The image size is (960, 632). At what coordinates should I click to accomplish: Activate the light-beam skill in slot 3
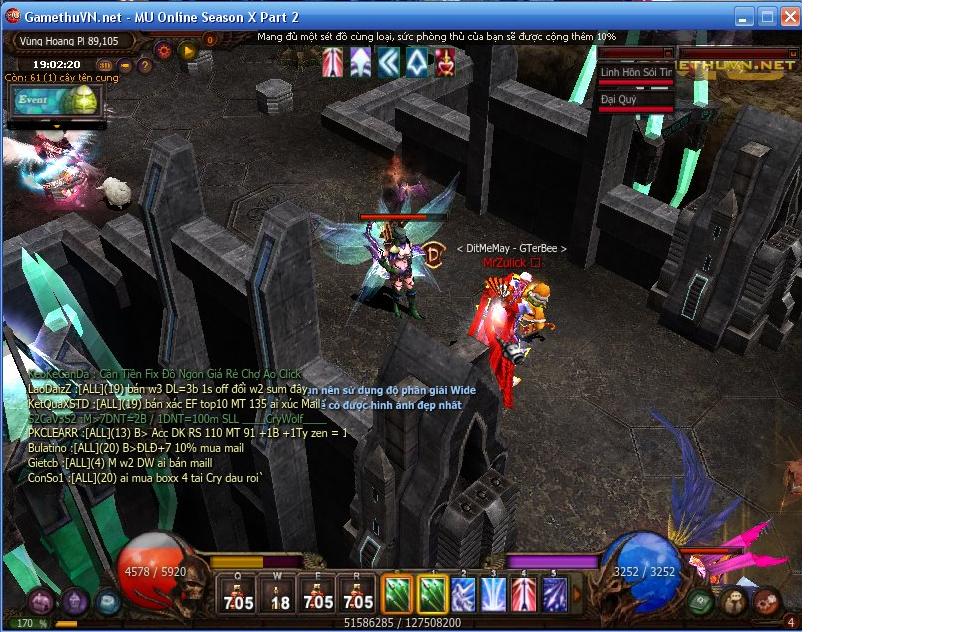tap(493, 595)
